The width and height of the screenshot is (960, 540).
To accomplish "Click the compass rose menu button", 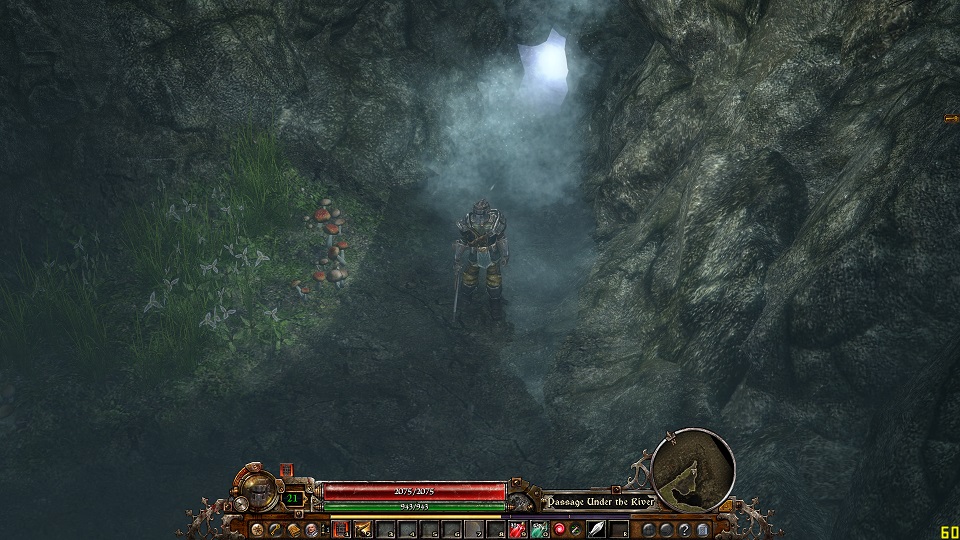I will (x=257, y=529).
